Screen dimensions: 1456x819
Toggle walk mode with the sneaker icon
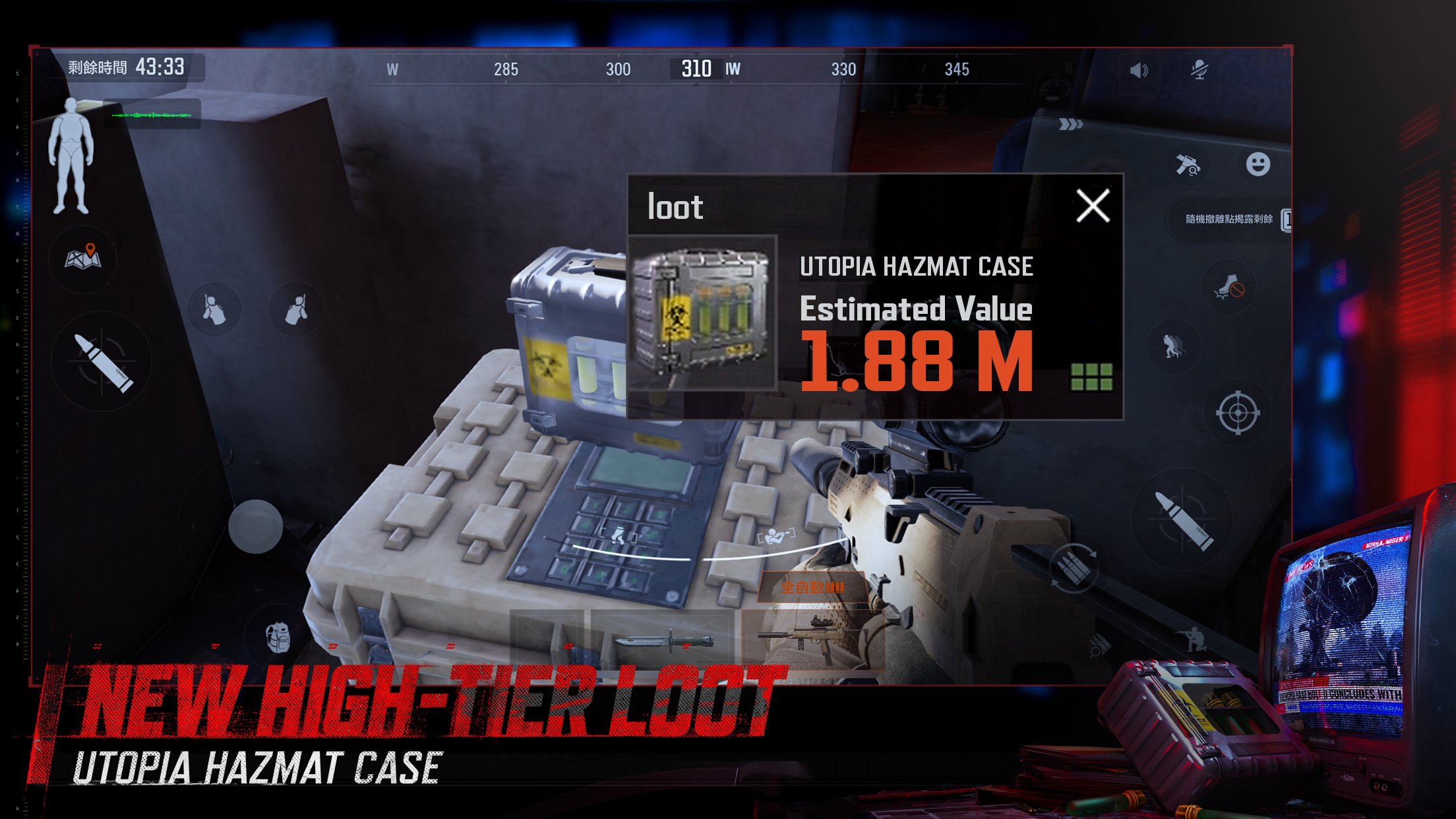pyautogui.click(x=1229, y=286)
